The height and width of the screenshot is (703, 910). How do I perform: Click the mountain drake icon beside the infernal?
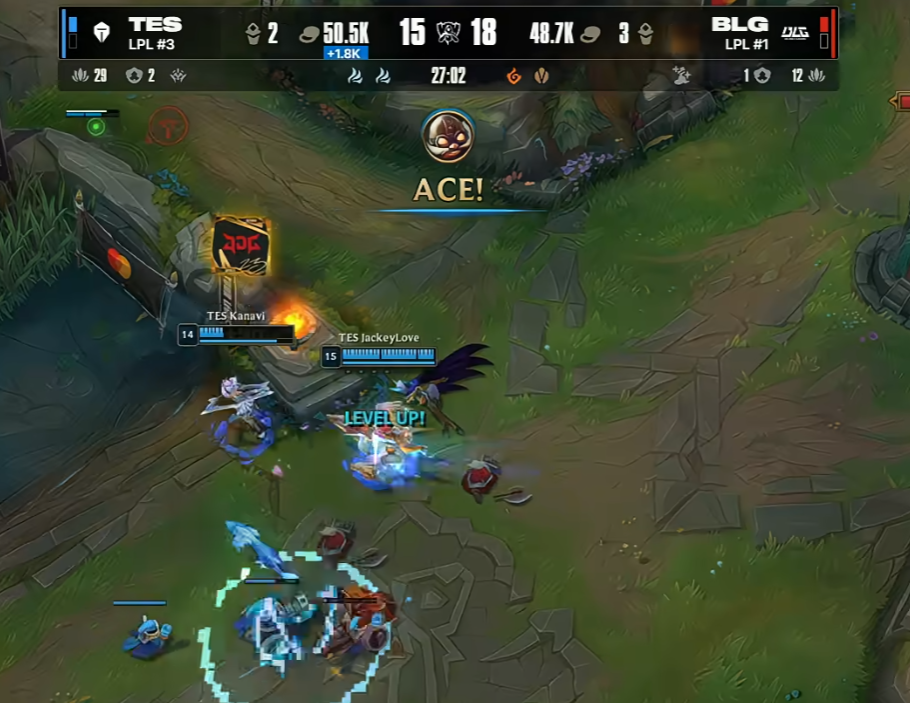[541, 75]
